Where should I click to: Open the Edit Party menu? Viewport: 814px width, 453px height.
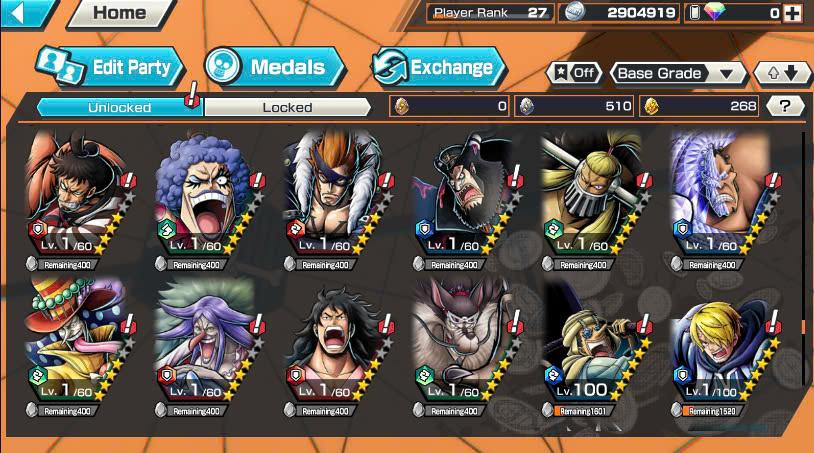coord(110,68)
